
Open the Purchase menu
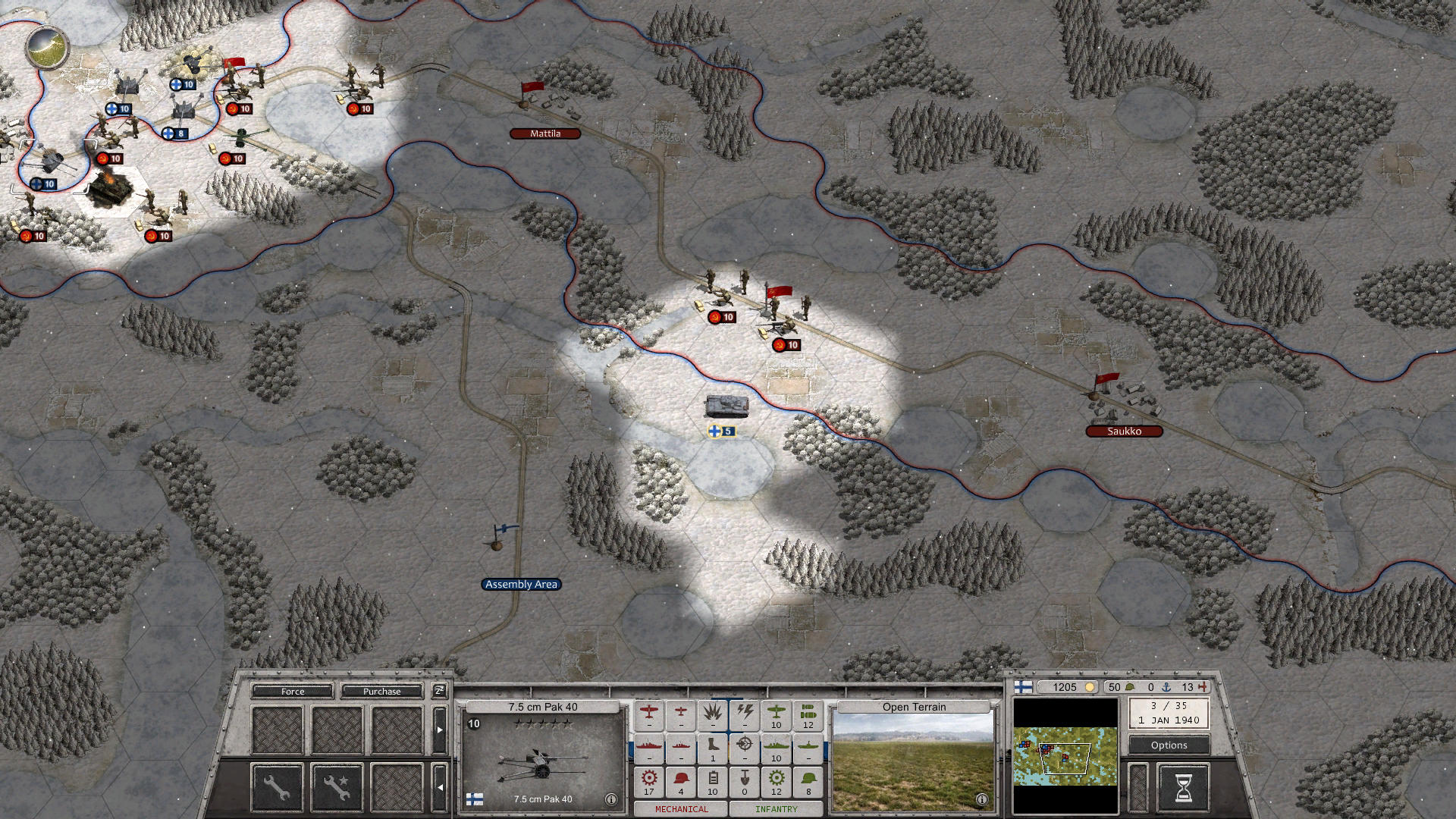pyautogui.click(x=381, y=692)
